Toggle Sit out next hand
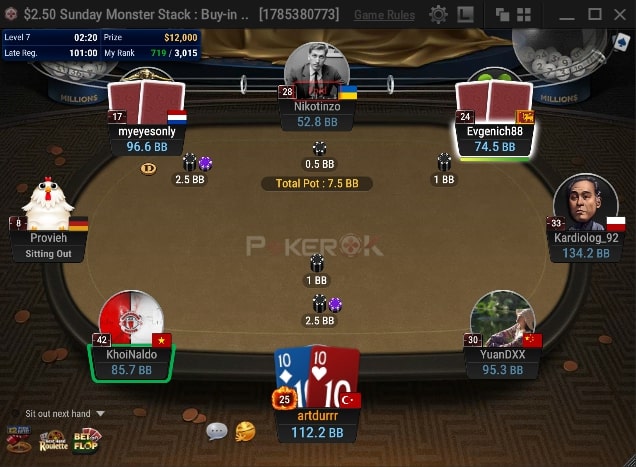The image size is (636, 467). (x=58, y=414)
